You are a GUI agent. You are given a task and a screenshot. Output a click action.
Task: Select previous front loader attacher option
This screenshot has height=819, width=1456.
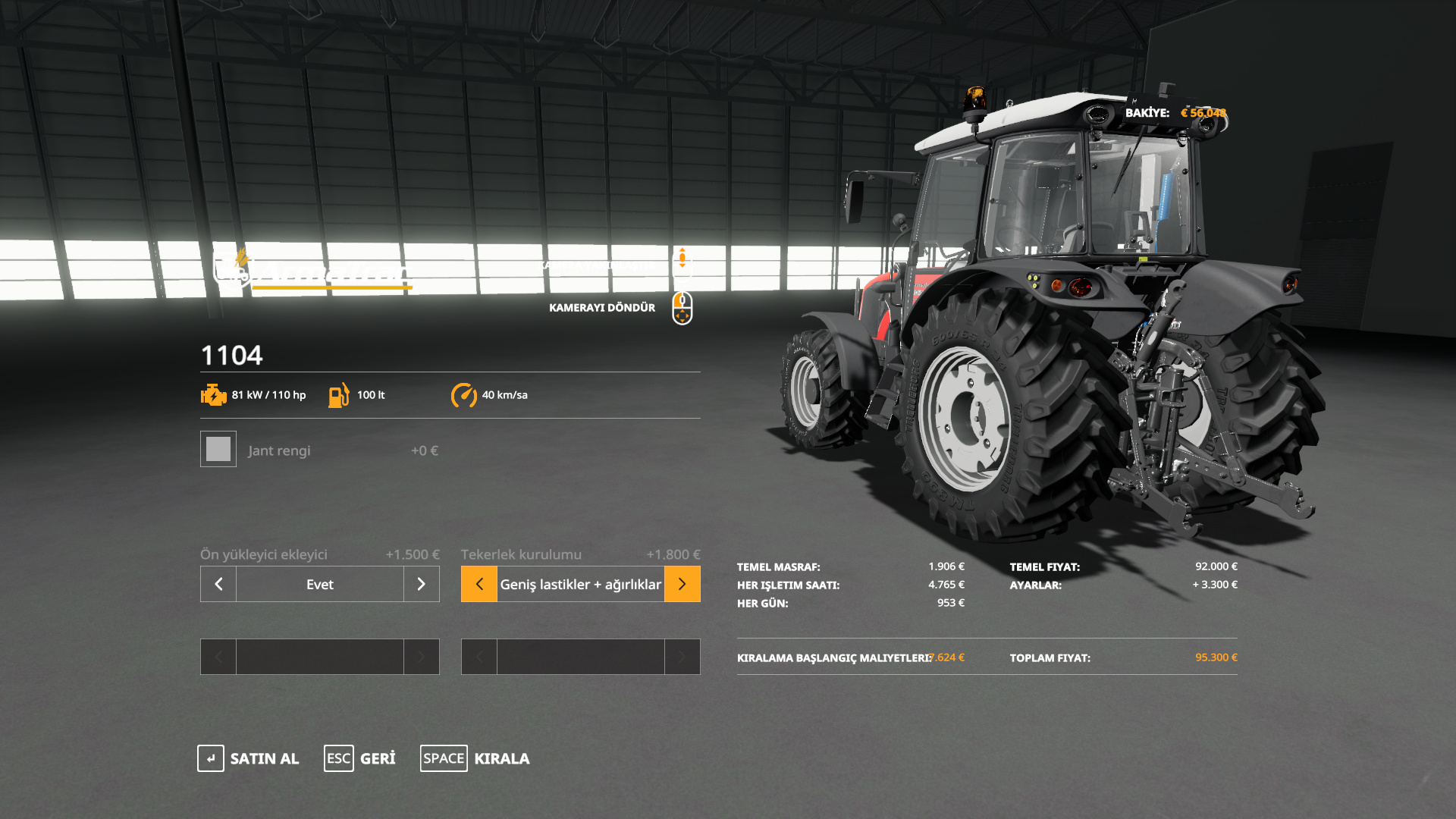[x=218, y=584]
